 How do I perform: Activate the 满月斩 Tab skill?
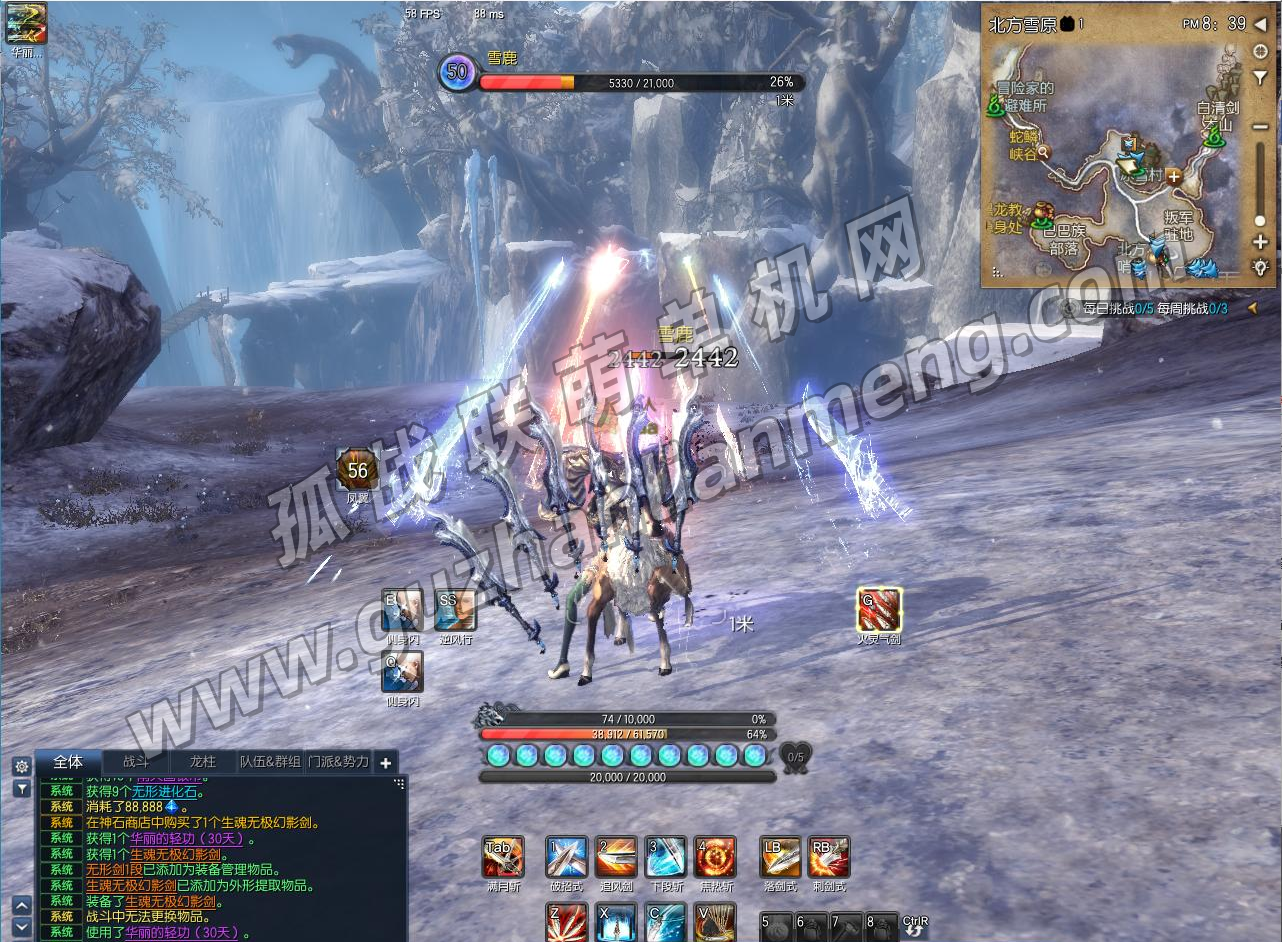click(x=503, y=857)
